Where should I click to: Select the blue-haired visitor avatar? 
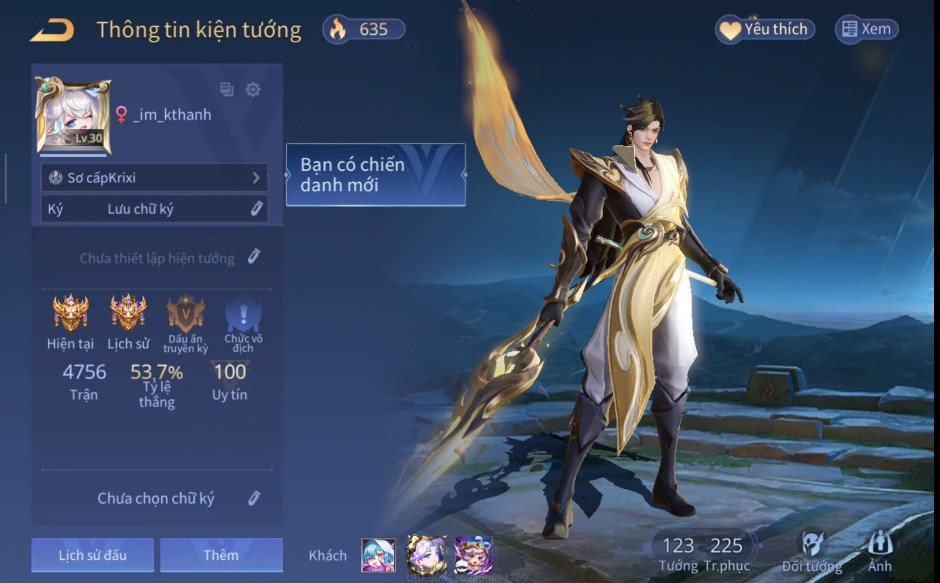[378, 555]
